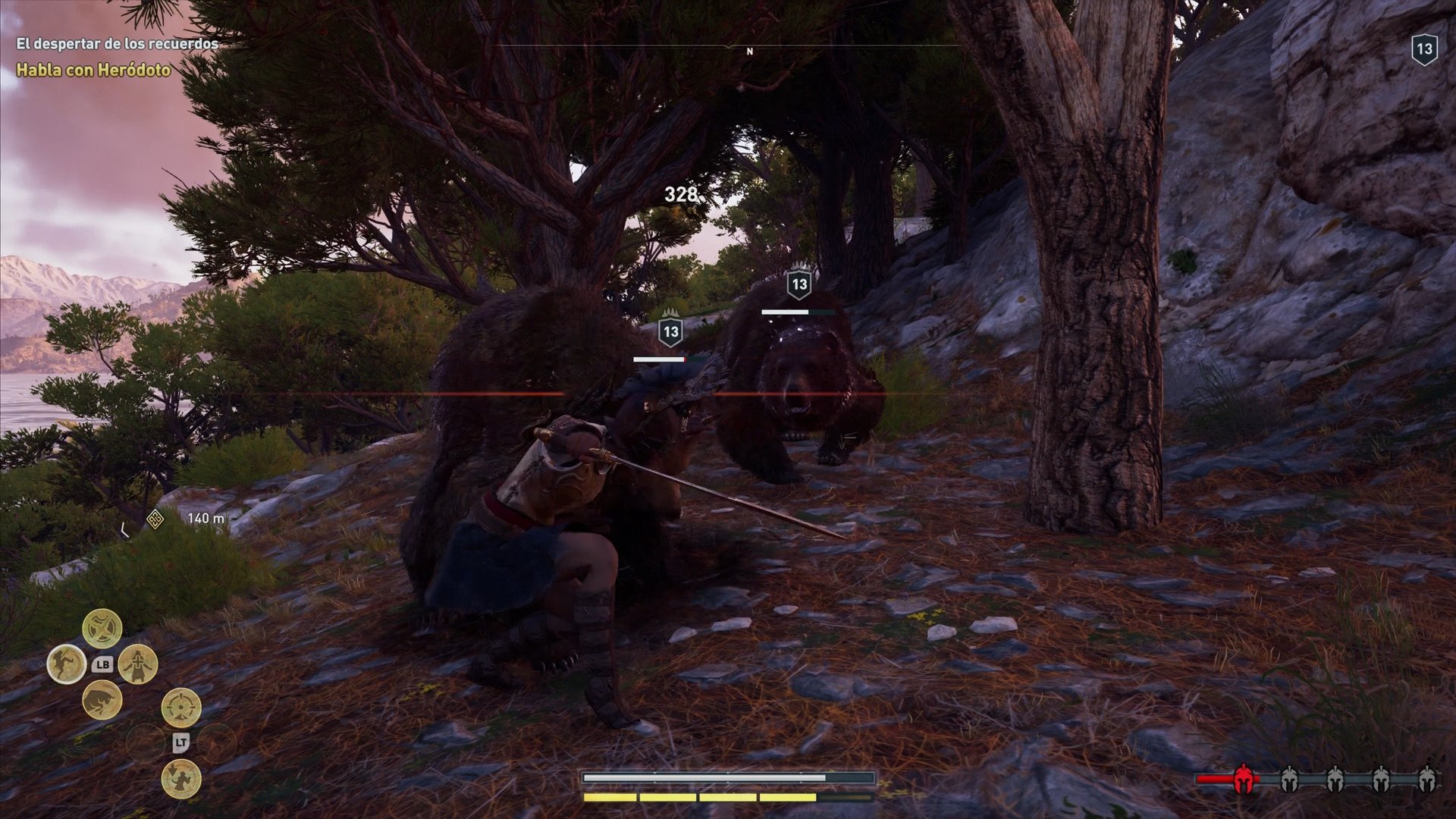Toggle the LT ranged ability set button
This screenshot has width=1456, height=819.
[x=181, y=742]
